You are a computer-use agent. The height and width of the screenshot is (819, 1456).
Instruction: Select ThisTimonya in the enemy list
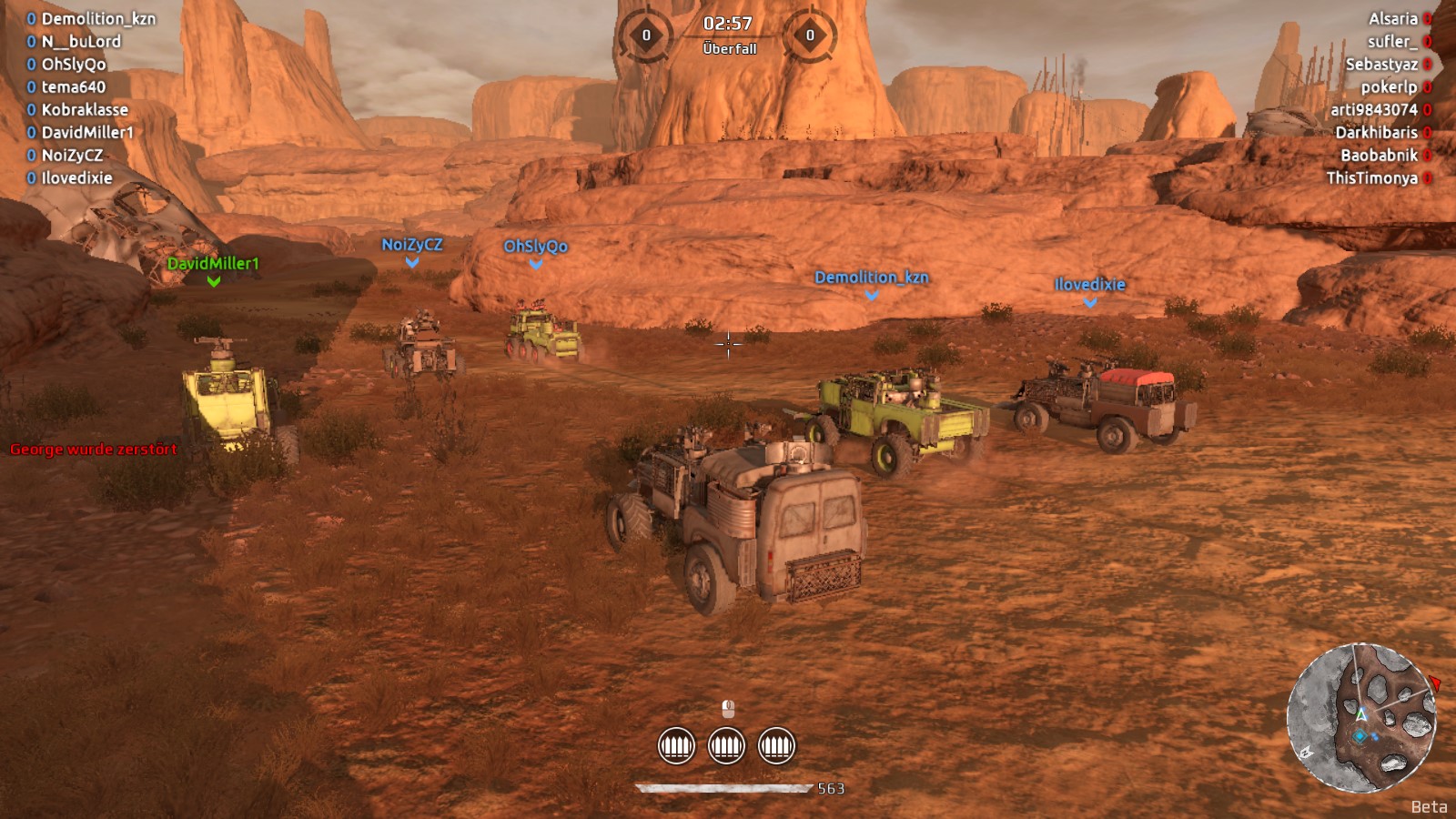coord(1371,178)
